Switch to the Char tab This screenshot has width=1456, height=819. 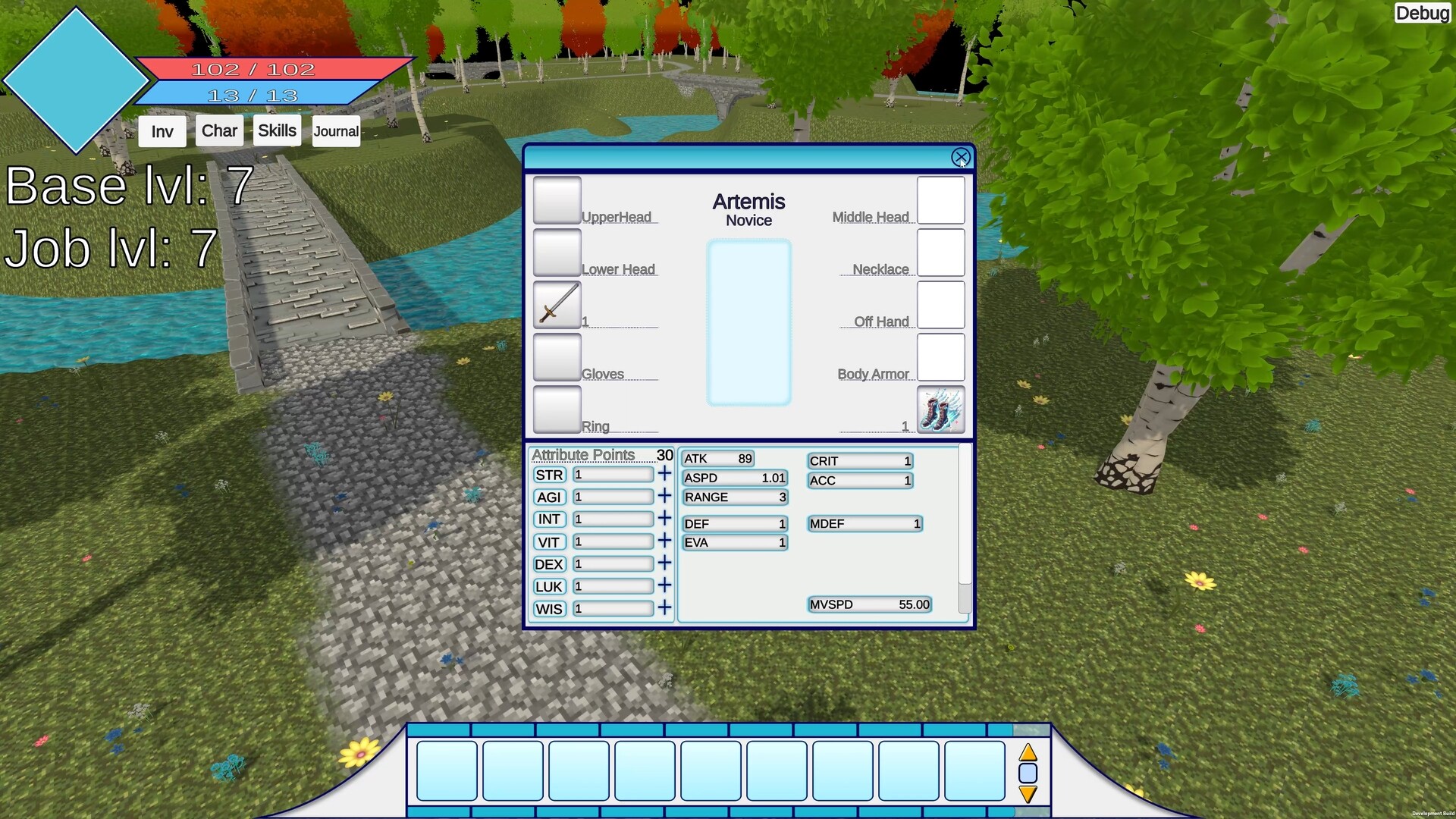[218, 130]
